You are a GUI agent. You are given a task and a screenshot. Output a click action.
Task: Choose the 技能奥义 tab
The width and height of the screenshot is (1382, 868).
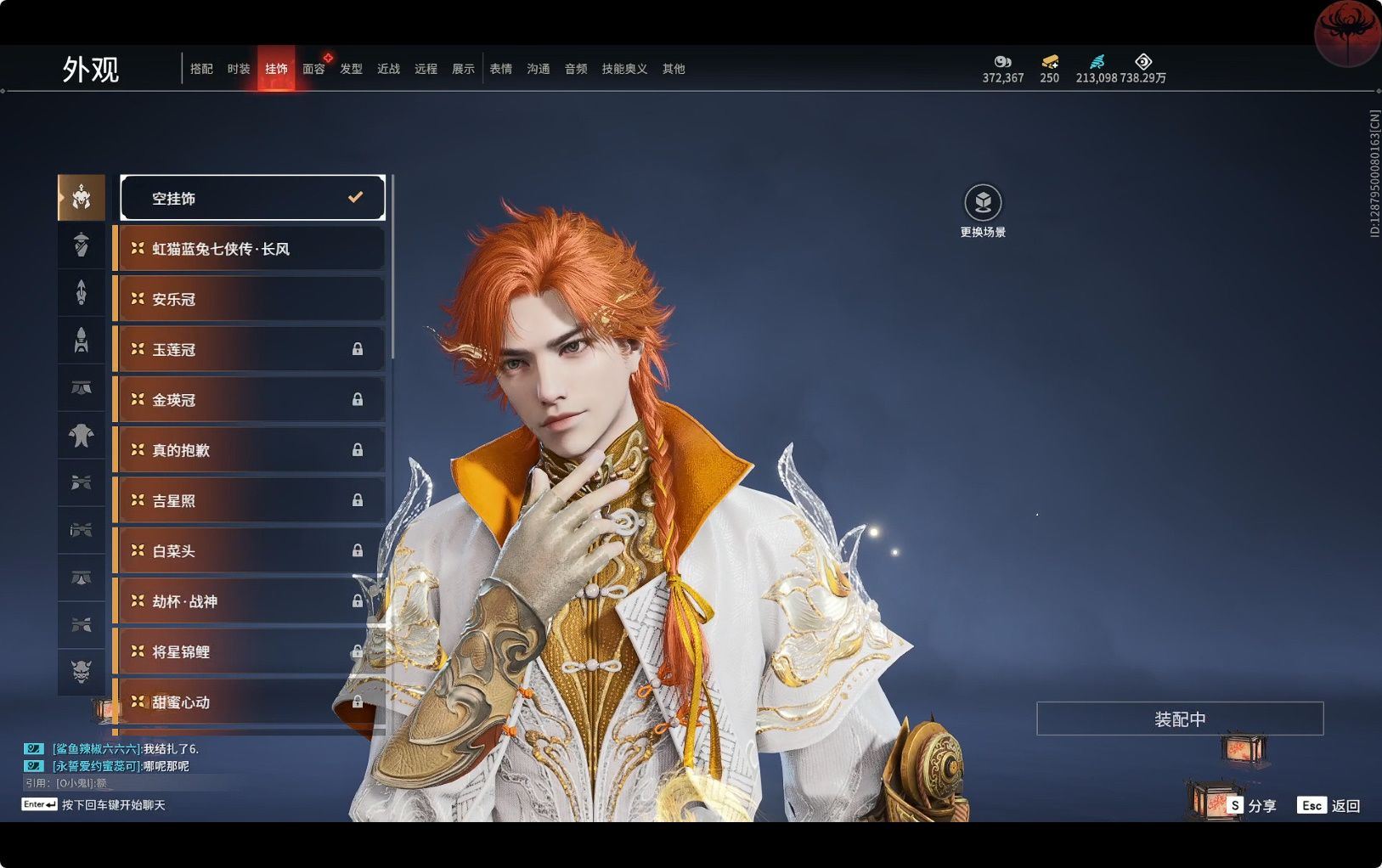624,69
